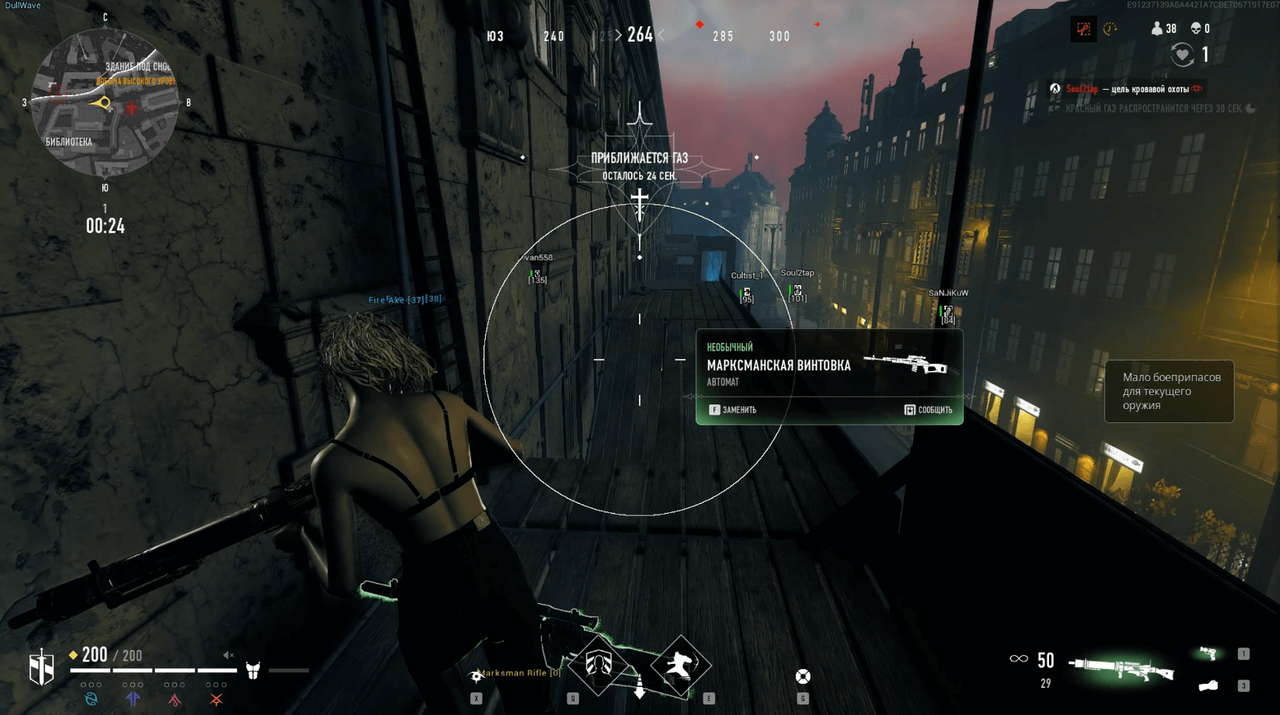1280x715 pixels.
Task: Click the Заменить option in item tooltip
Action: 733,409
